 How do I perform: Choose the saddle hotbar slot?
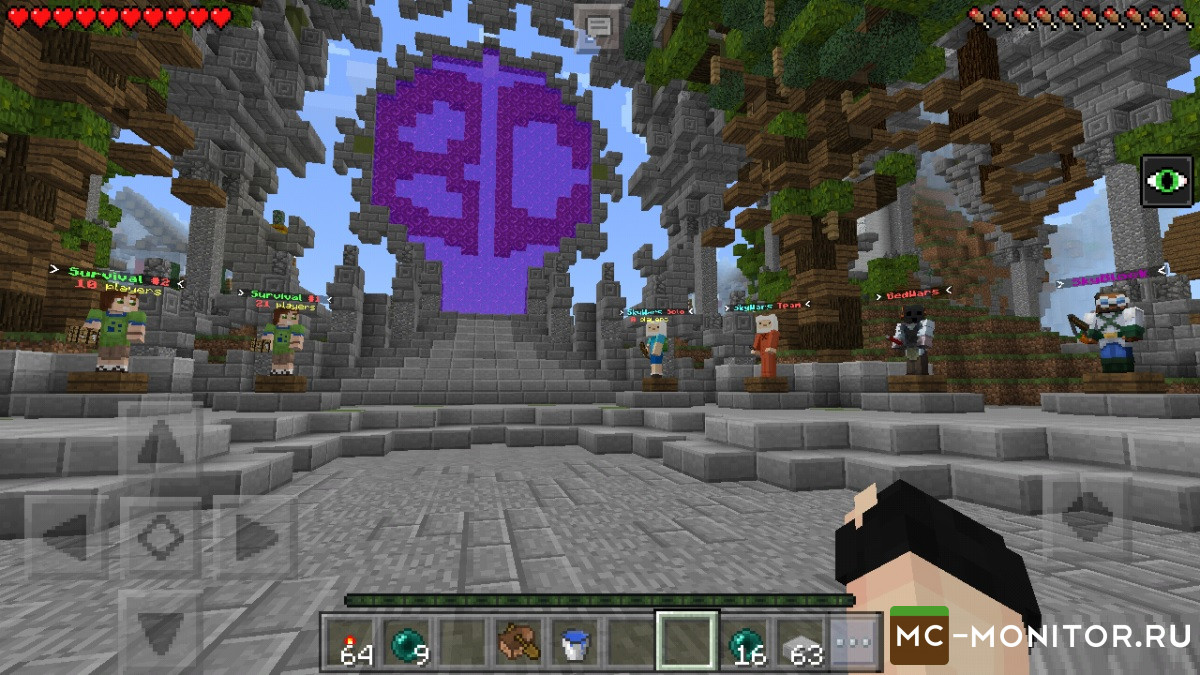[517, 640]
